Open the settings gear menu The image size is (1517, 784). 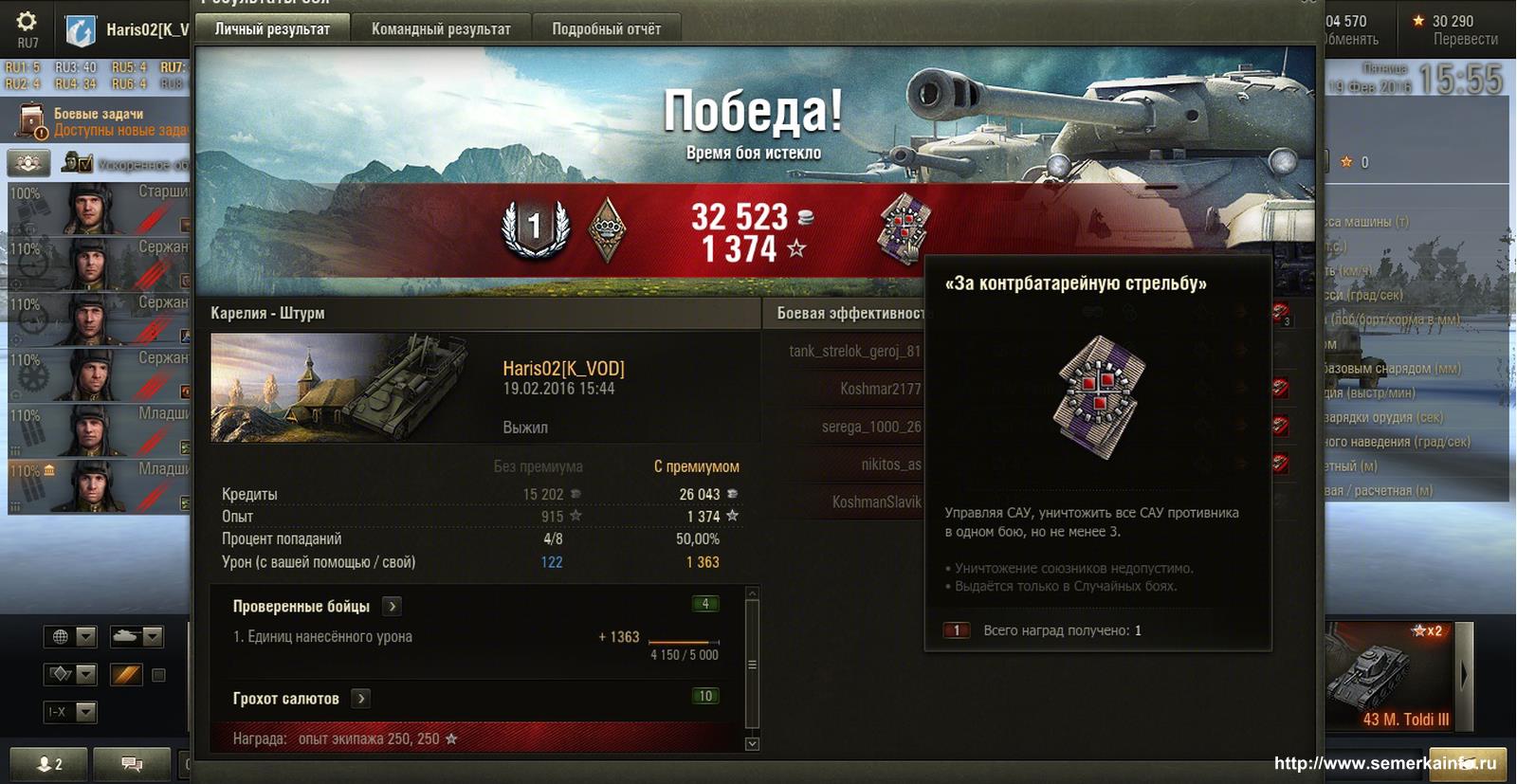pyautogui.click(x=27, y=23)
